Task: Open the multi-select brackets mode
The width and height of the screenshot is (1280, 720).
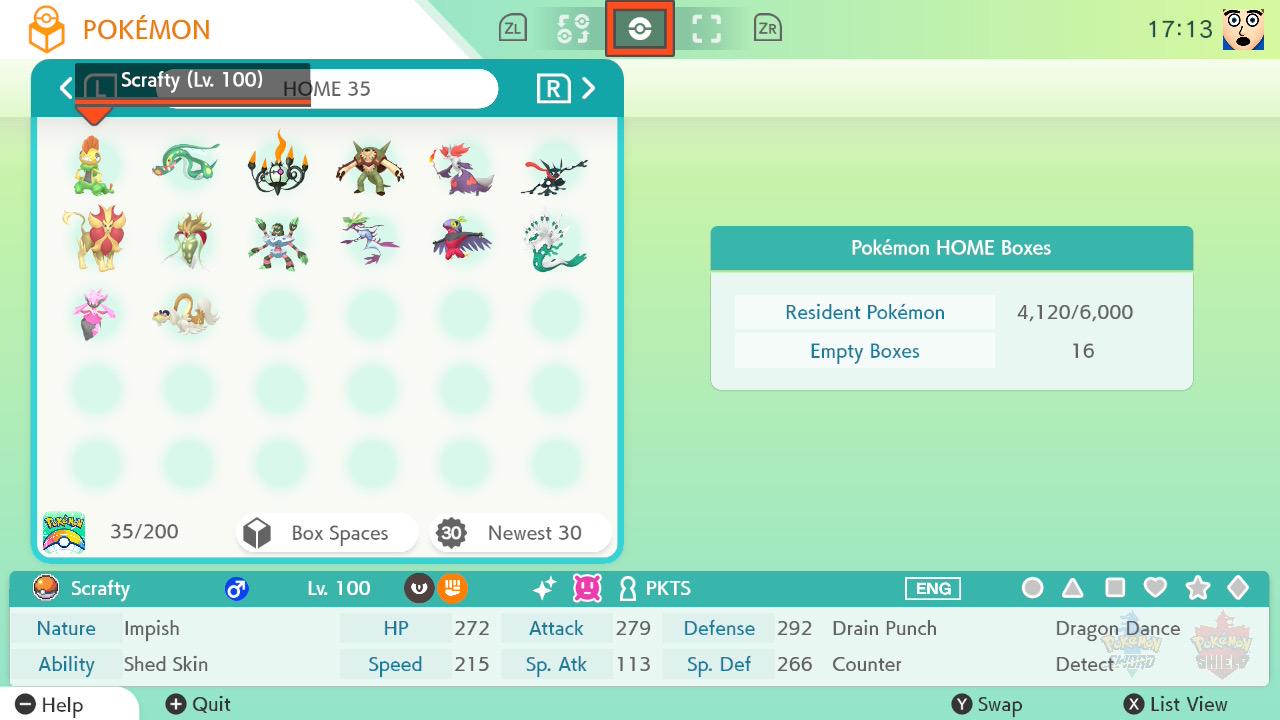Action: click(707, 28)
